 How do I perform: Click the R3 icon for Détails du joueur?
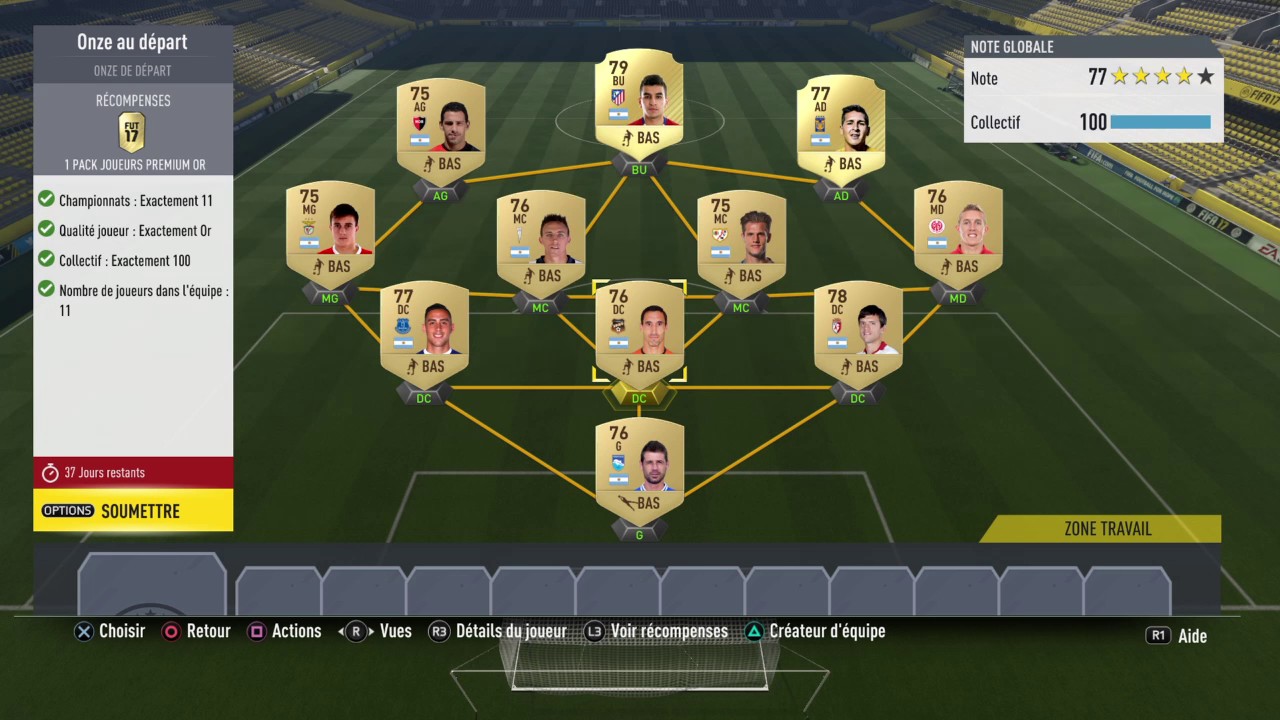440,631
